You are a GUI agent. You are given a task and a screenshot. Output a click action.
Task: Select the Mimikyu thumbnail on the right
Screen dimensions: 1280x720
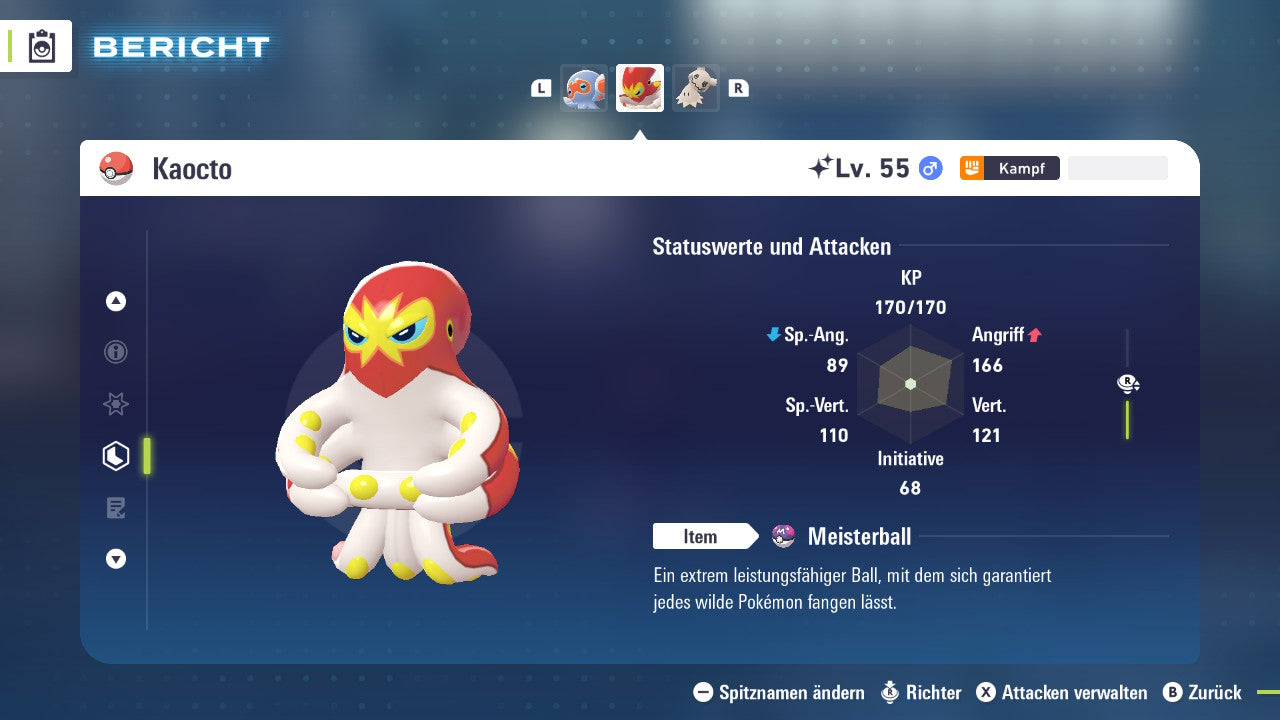tap(696, 87)
